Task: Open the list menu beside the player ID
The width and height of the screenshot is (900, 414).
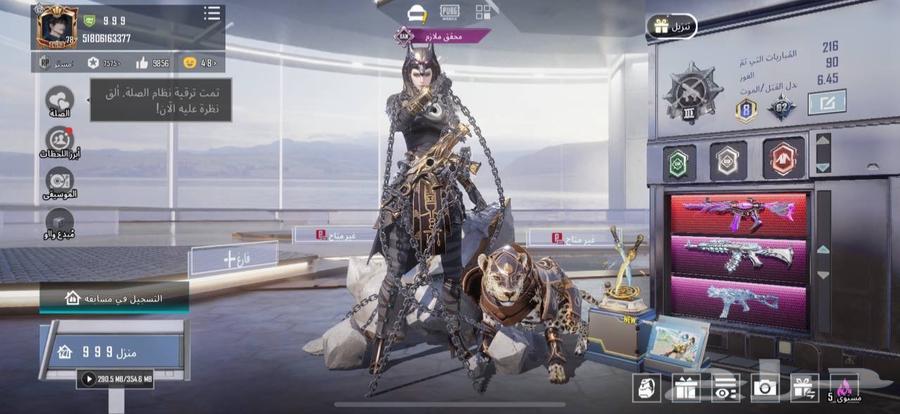Action: pyautogui.click(x=211, y=14)
